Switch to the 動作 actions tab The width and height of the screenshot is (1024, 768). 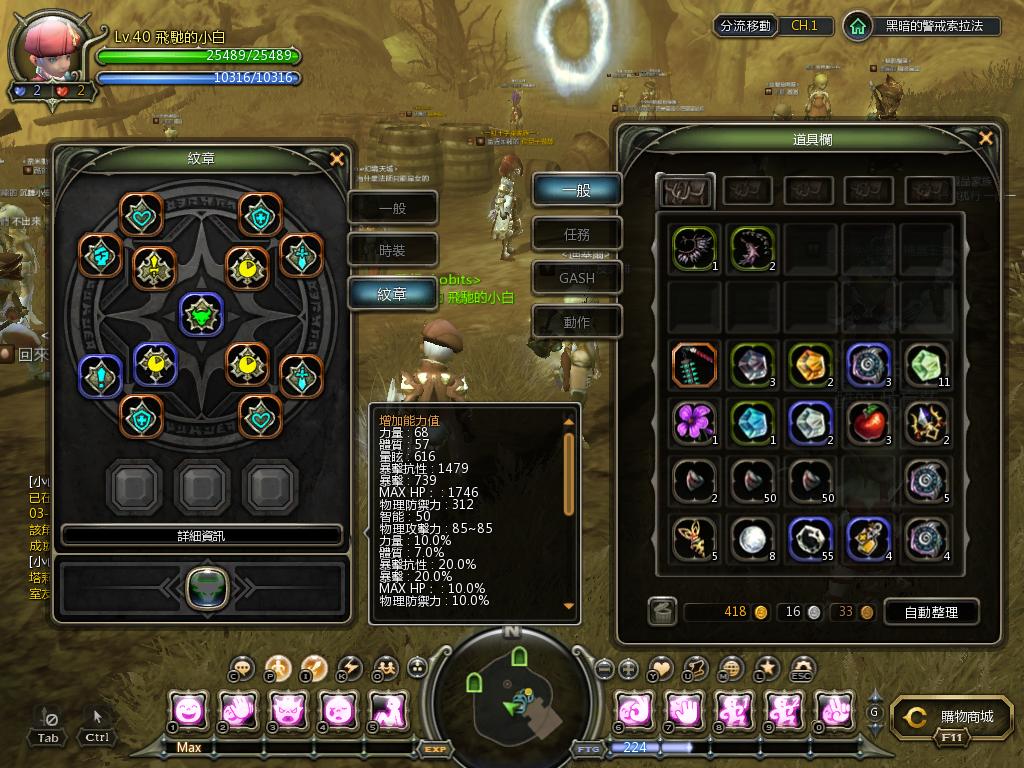click(577, 322)
